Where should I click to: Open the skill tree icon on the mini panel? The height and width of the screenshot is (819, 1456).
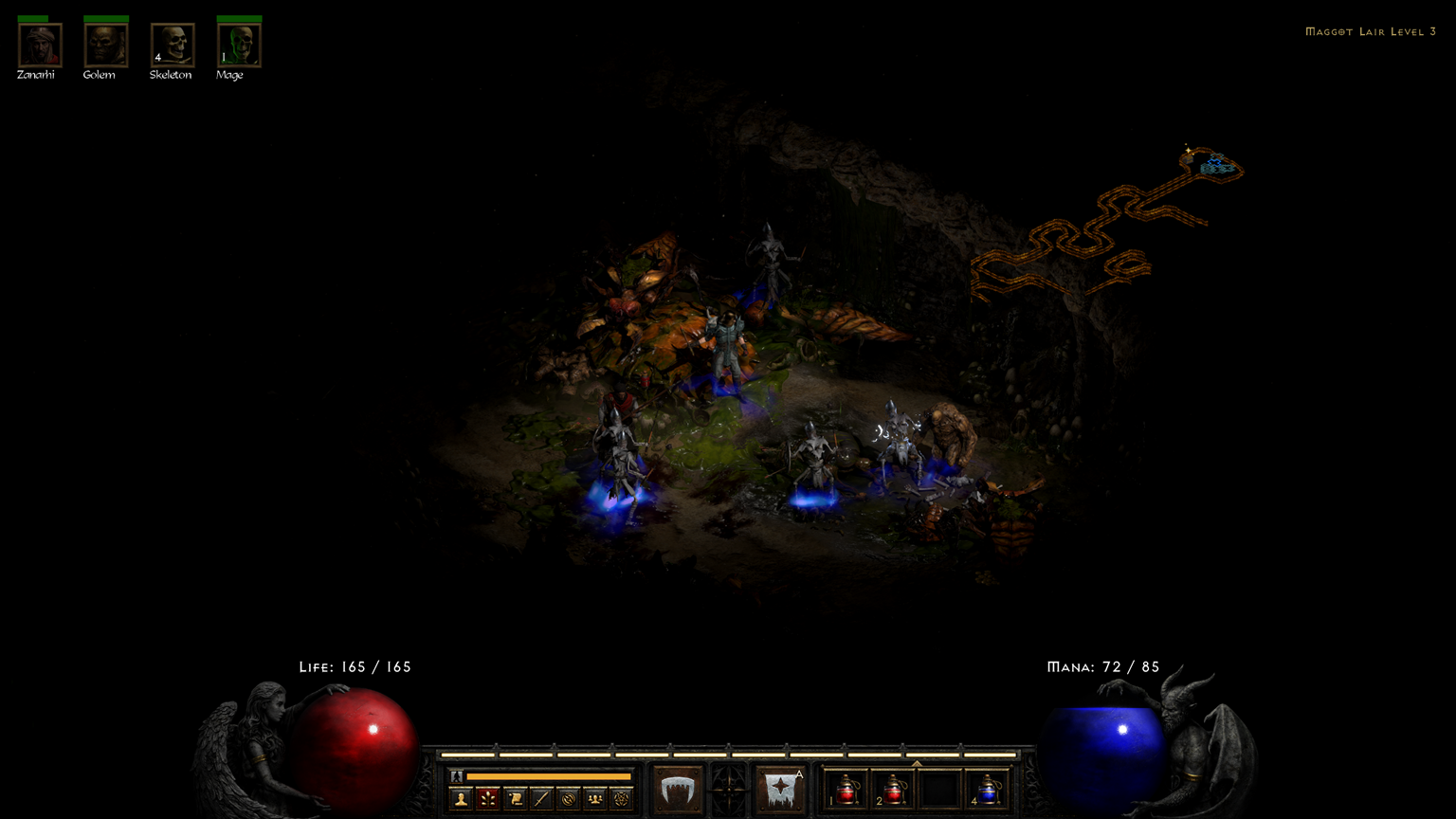point(486,797)
